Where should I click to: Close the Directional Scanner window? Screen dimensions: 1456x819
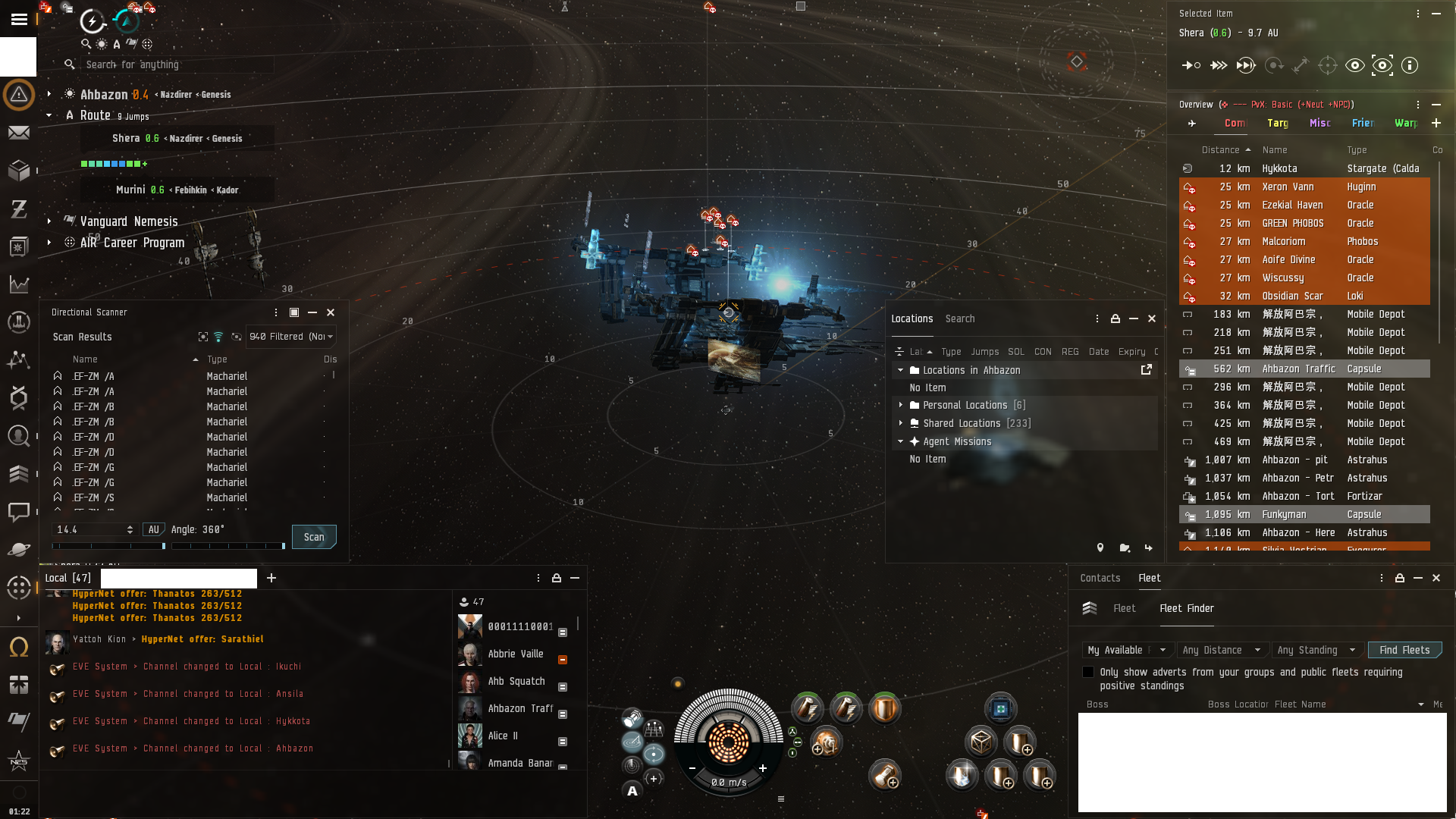[331, 312]
